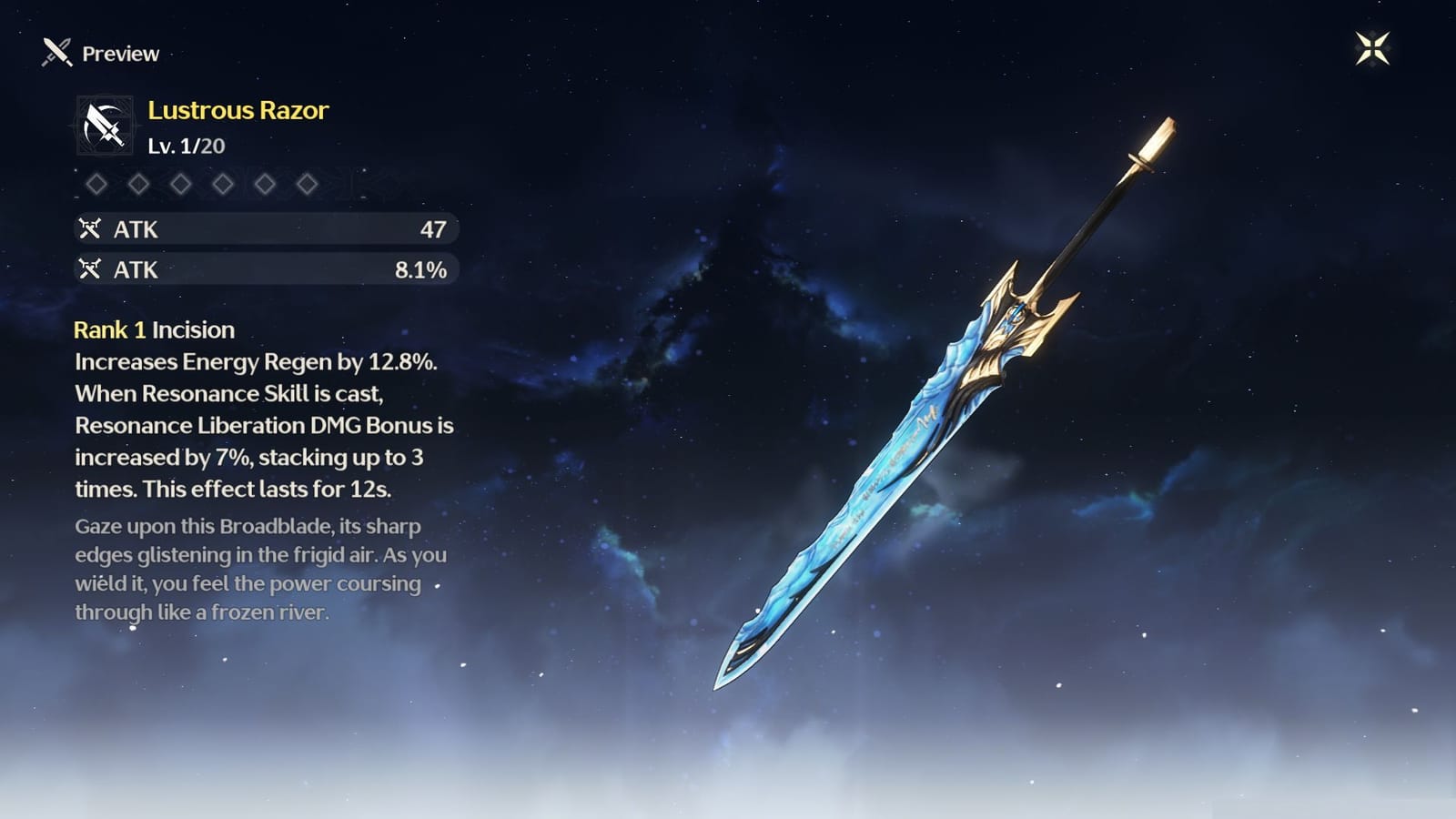
Task: Click the first syntonize rank diamond
Action: click(x=96, y=182)
